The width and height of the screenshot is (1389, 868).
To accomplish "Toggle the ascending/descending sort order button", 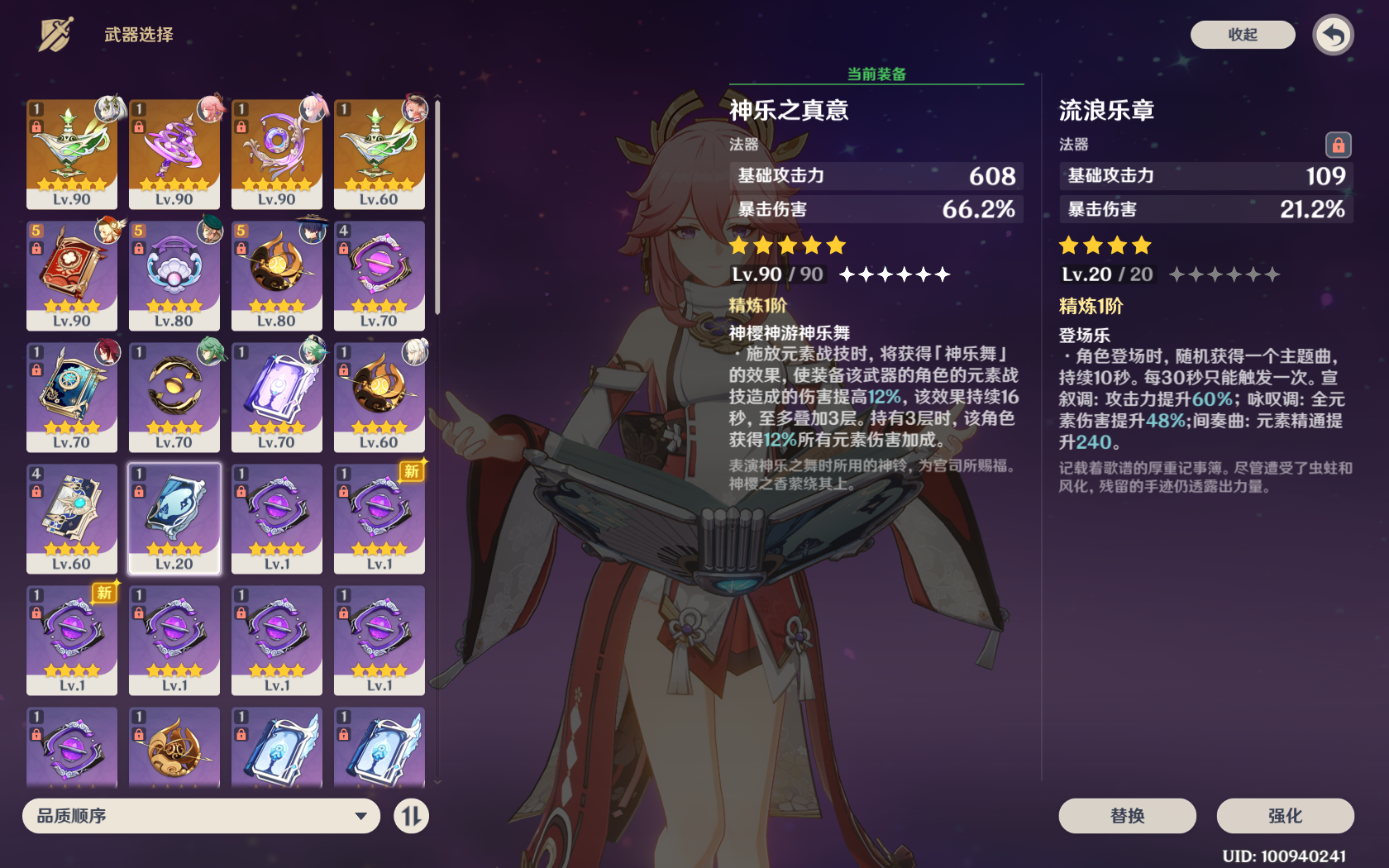I will [x=411, y=816].
